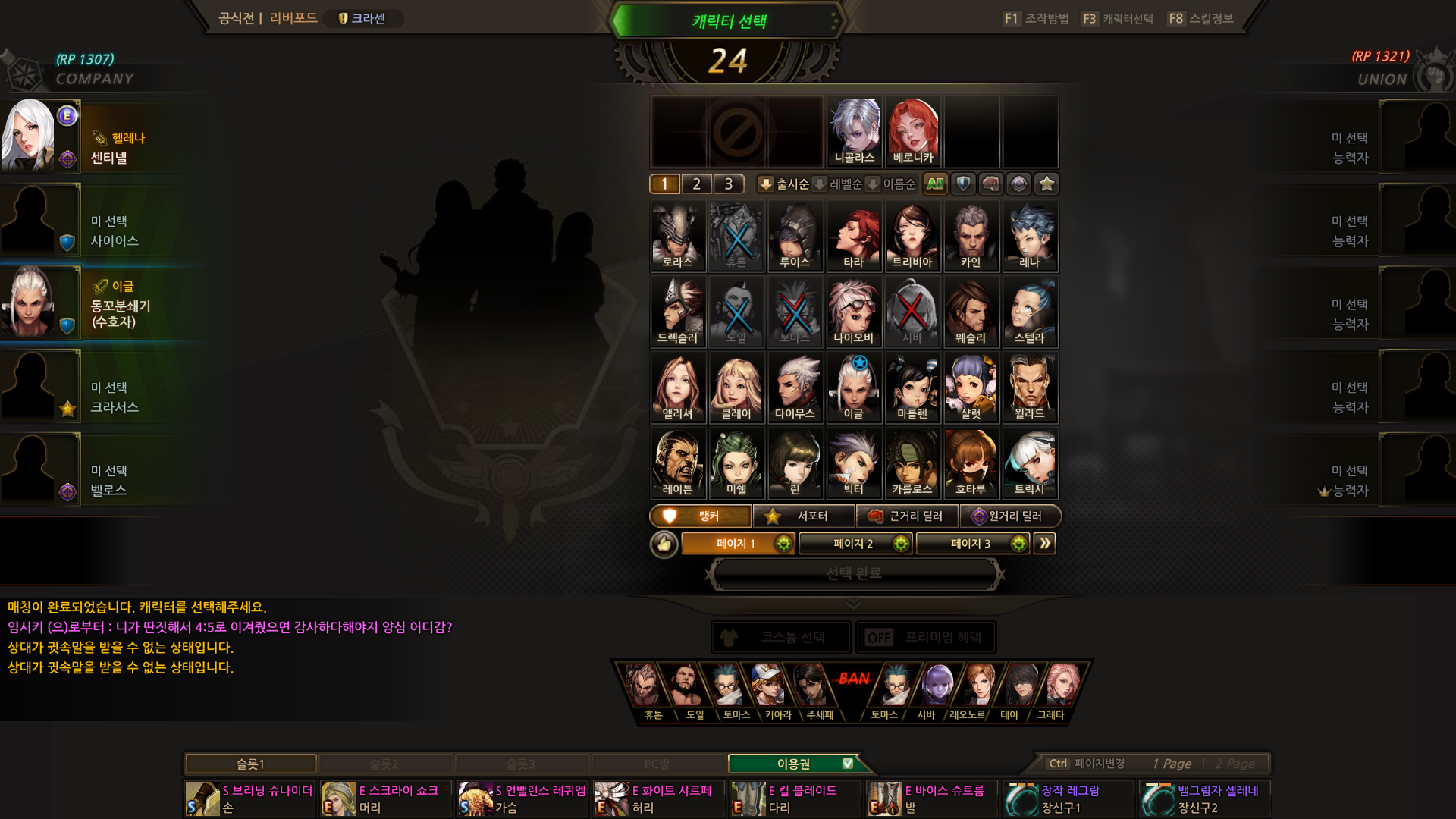Screen dimensions: 1456x819
Task: Filter characters by 탱커 role
Action: click(x=701, y=516)
